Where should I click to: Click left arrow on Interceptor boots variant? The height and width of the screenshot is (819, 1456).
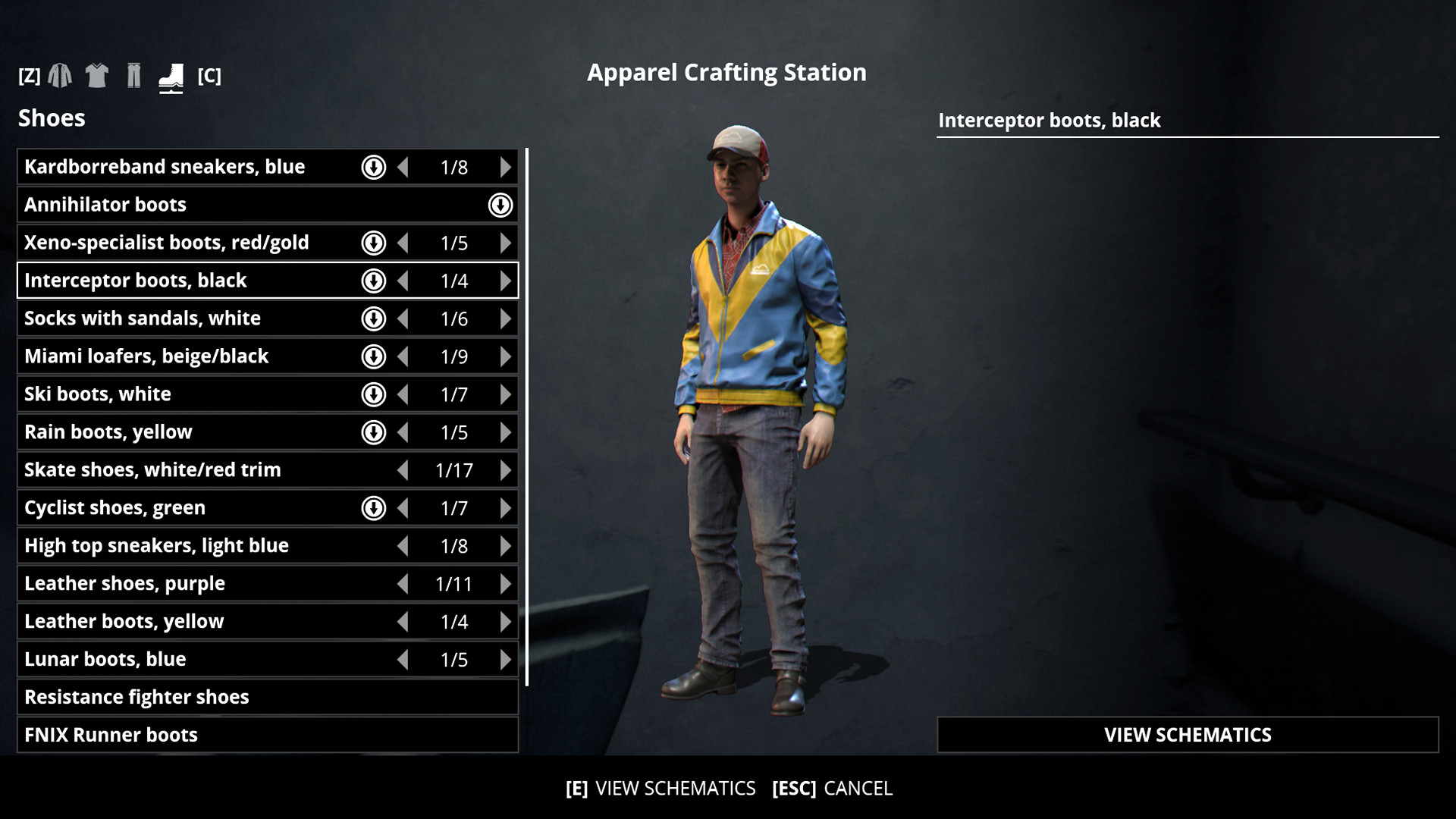pyautogui.click(x=404, y=281)
